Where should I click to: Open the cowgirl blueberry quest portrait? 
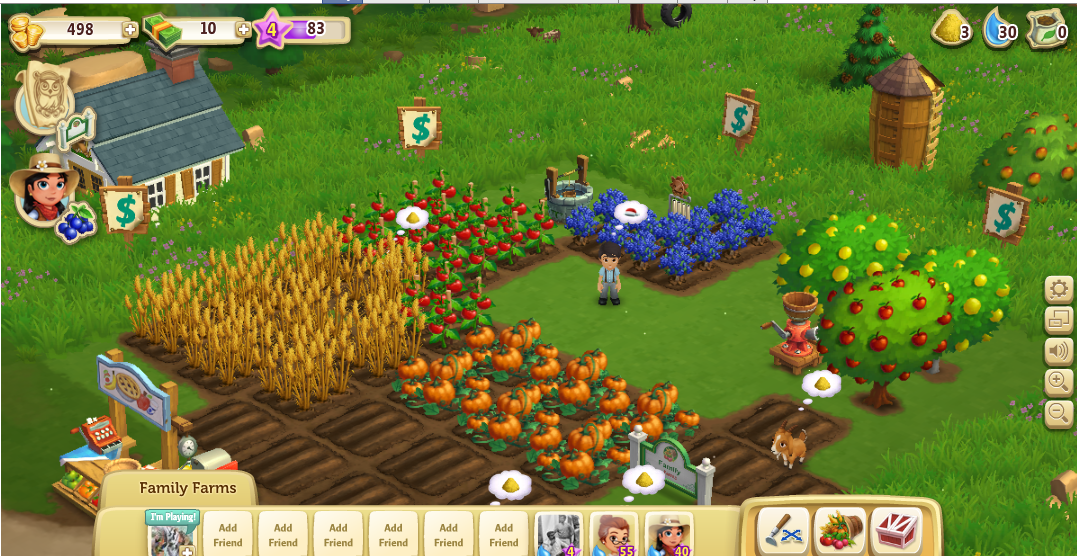point(42,191)
